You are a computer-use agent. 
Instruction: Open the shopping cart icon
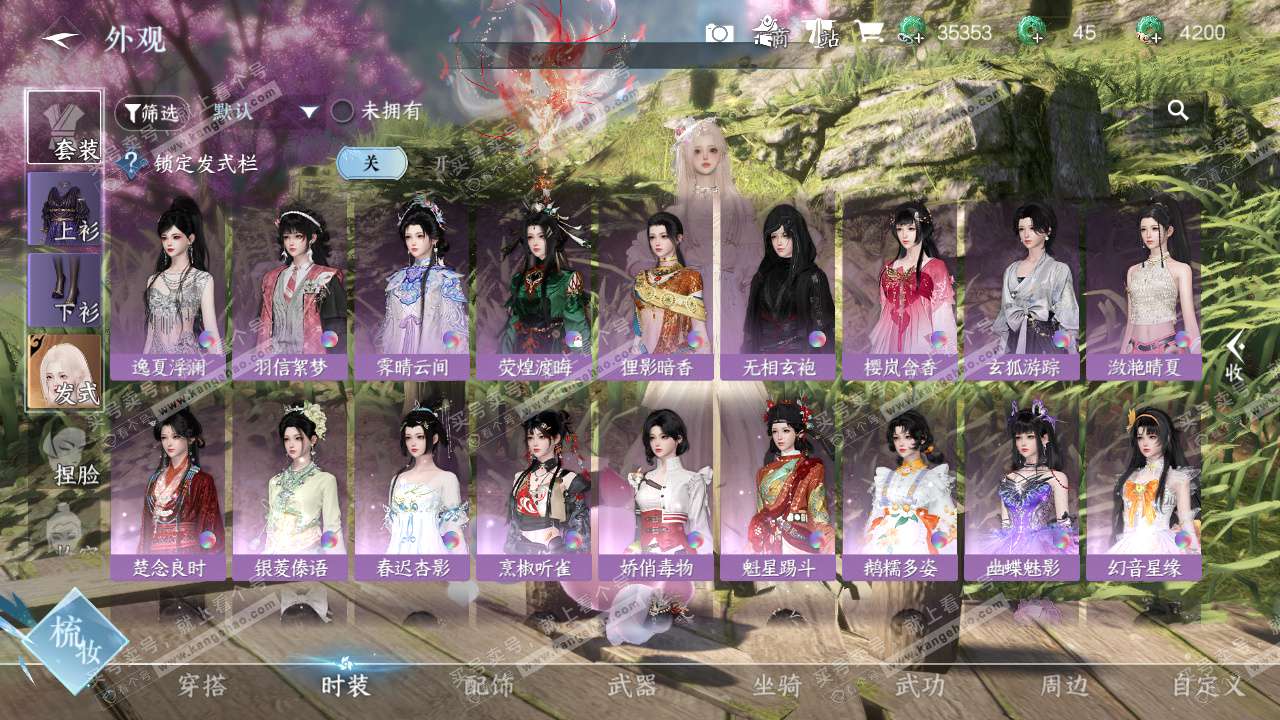(867, 33)
